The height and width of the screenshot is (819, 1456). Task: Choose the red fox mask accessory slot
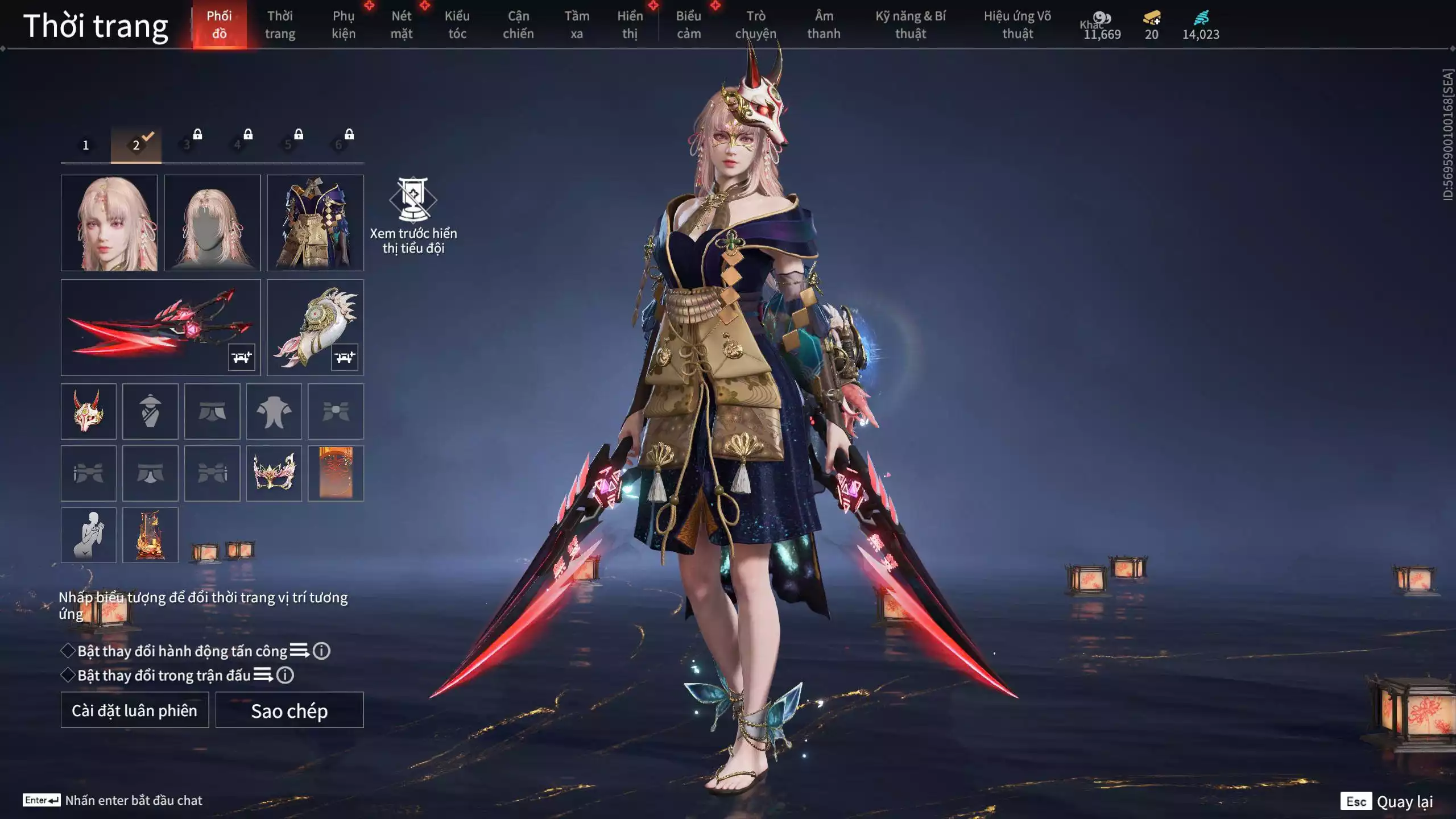click(89, 411)
